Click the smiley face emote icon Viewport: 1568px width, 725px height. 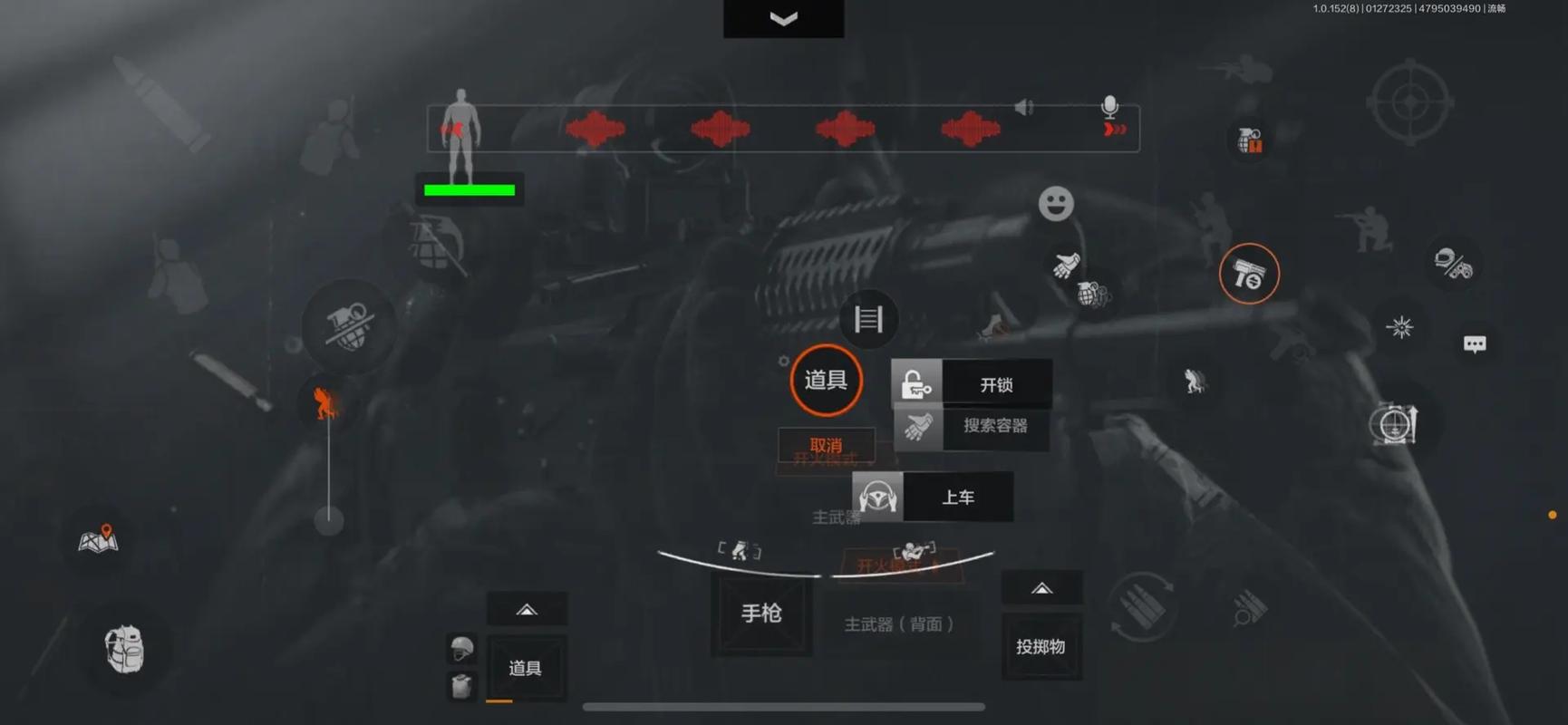[1056, 204]
